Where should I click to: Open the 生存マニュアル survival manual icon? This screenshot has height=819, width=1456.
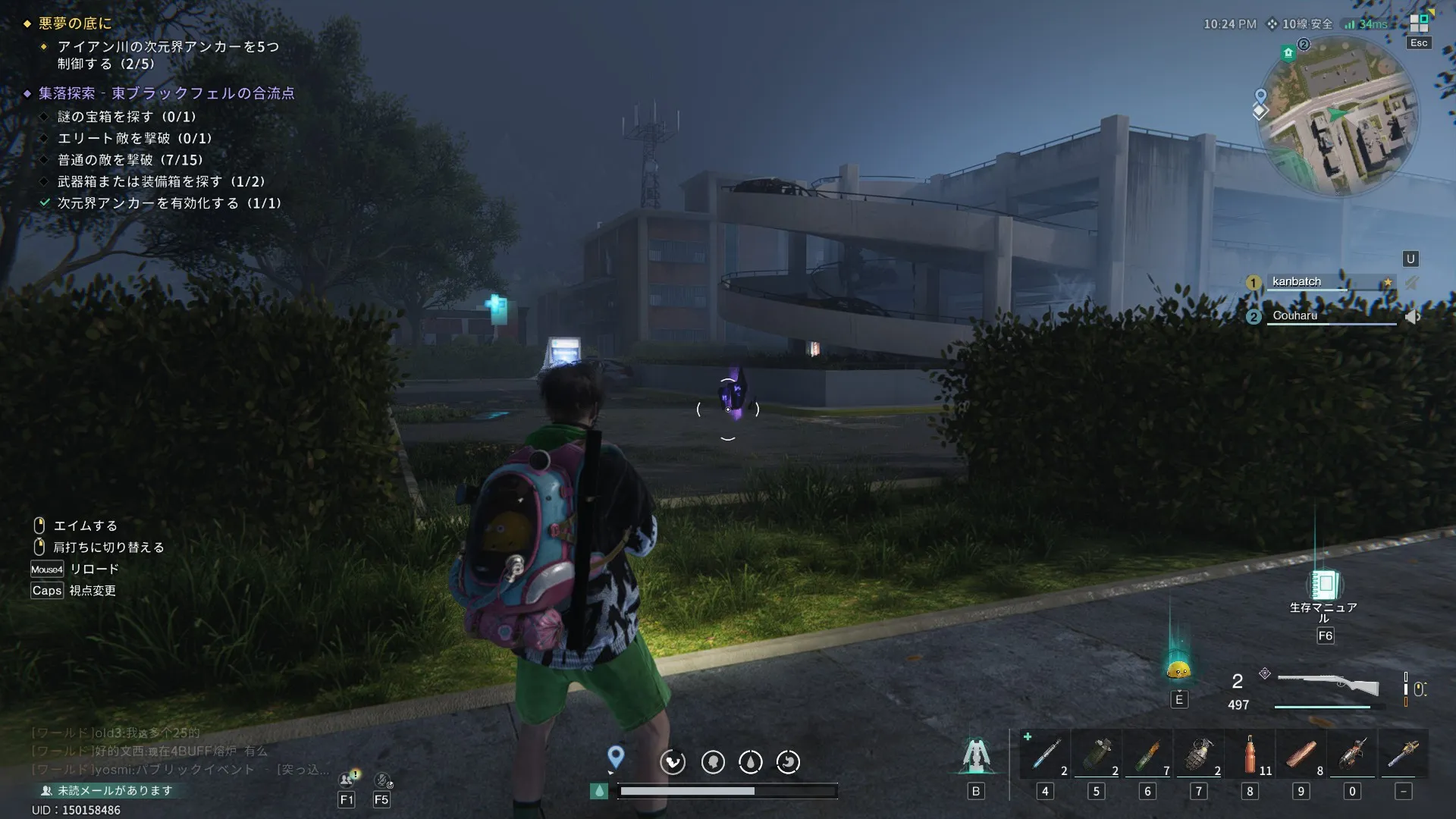[x=1325, y=585]
